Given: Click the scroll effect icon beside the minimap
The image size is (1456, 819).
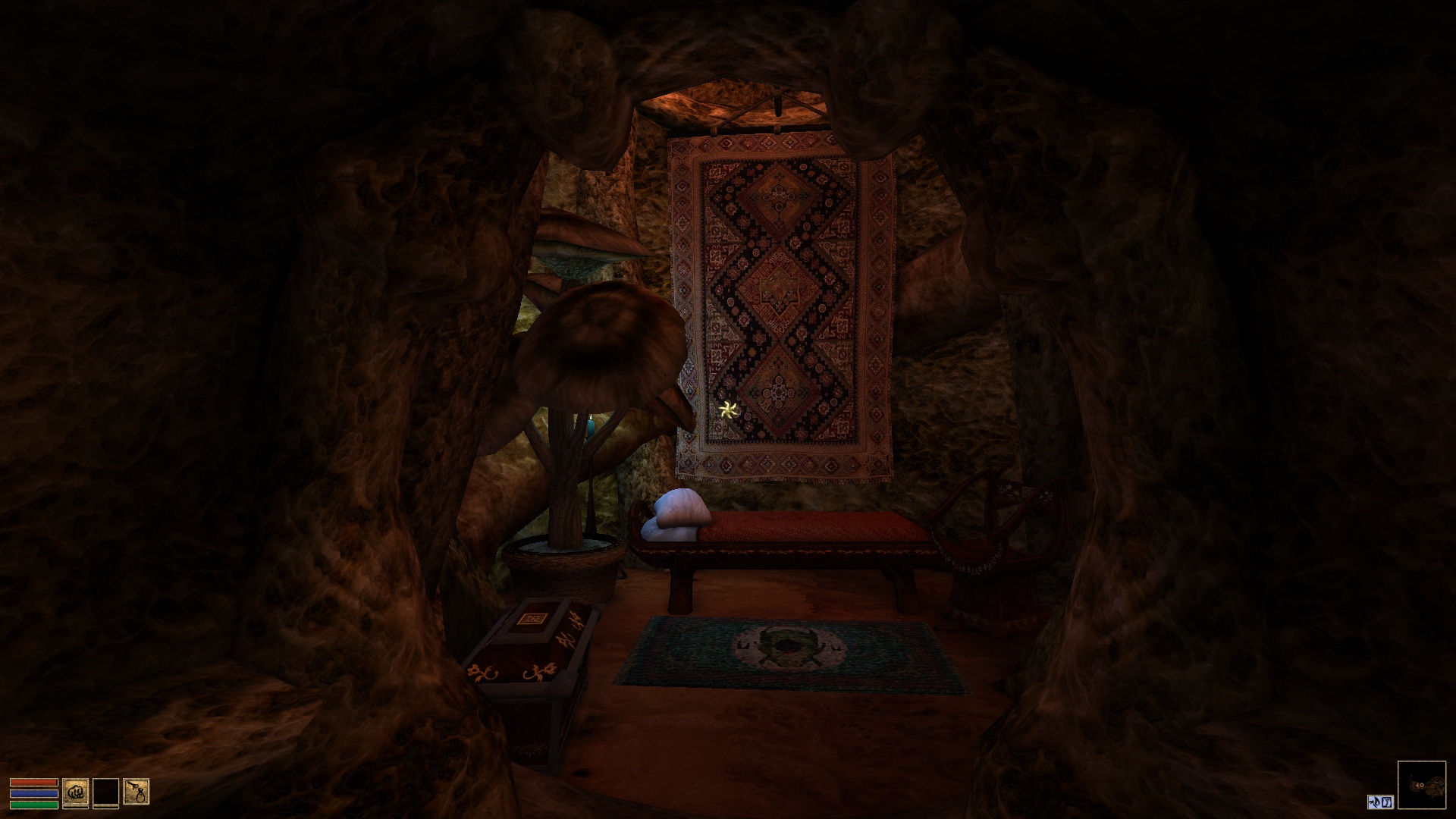Looking at the screenshot, I should point(1387,802).
